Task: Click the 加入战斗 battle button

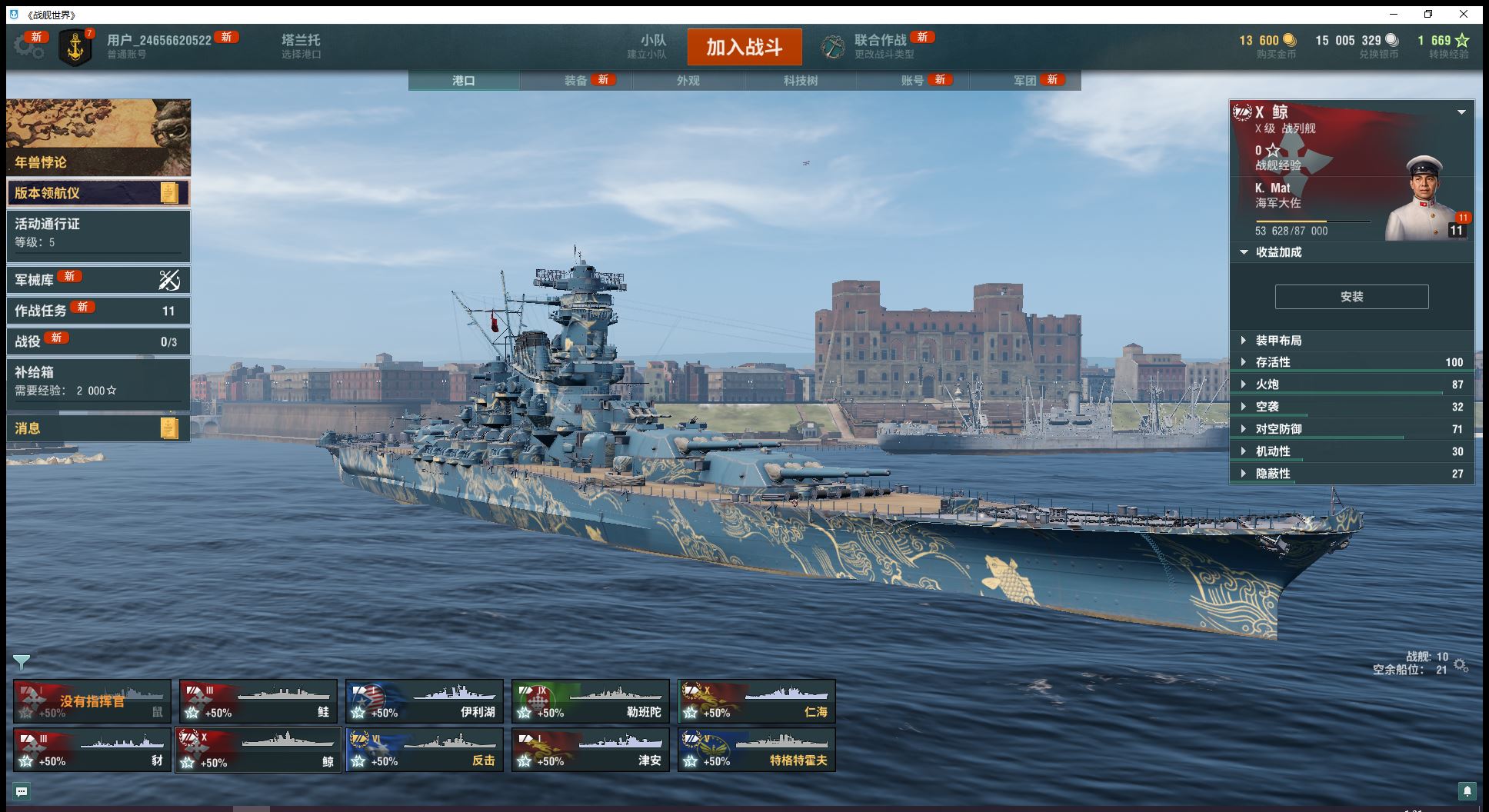Action: [744, 48]
